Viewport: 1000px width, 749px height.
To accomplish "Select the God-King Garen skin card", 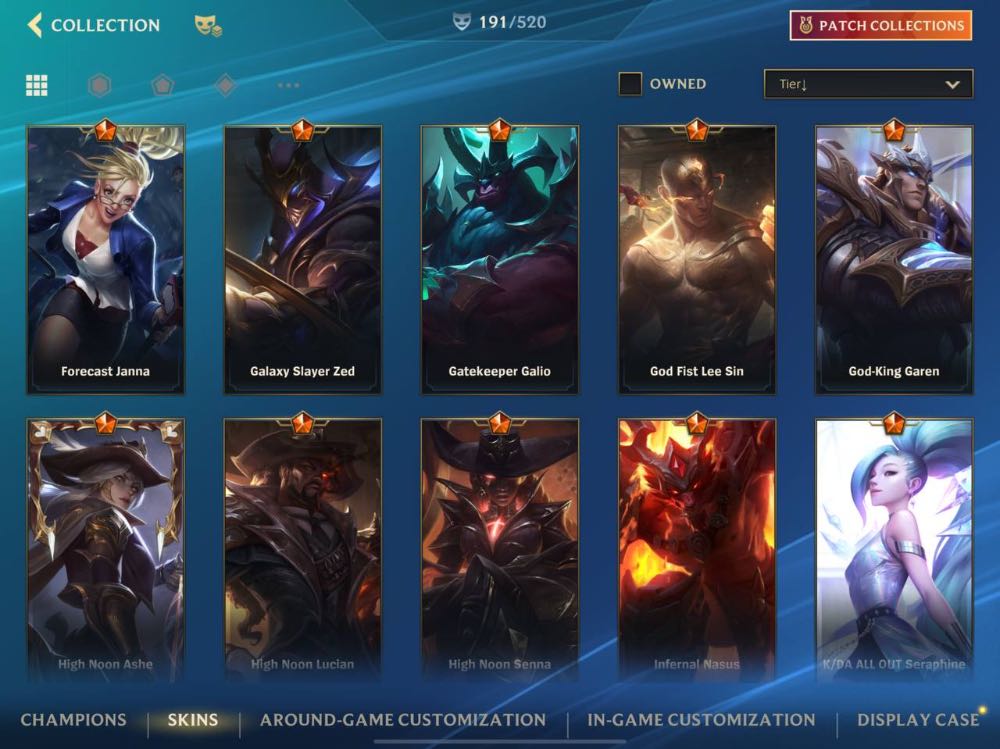I will 894,260.
